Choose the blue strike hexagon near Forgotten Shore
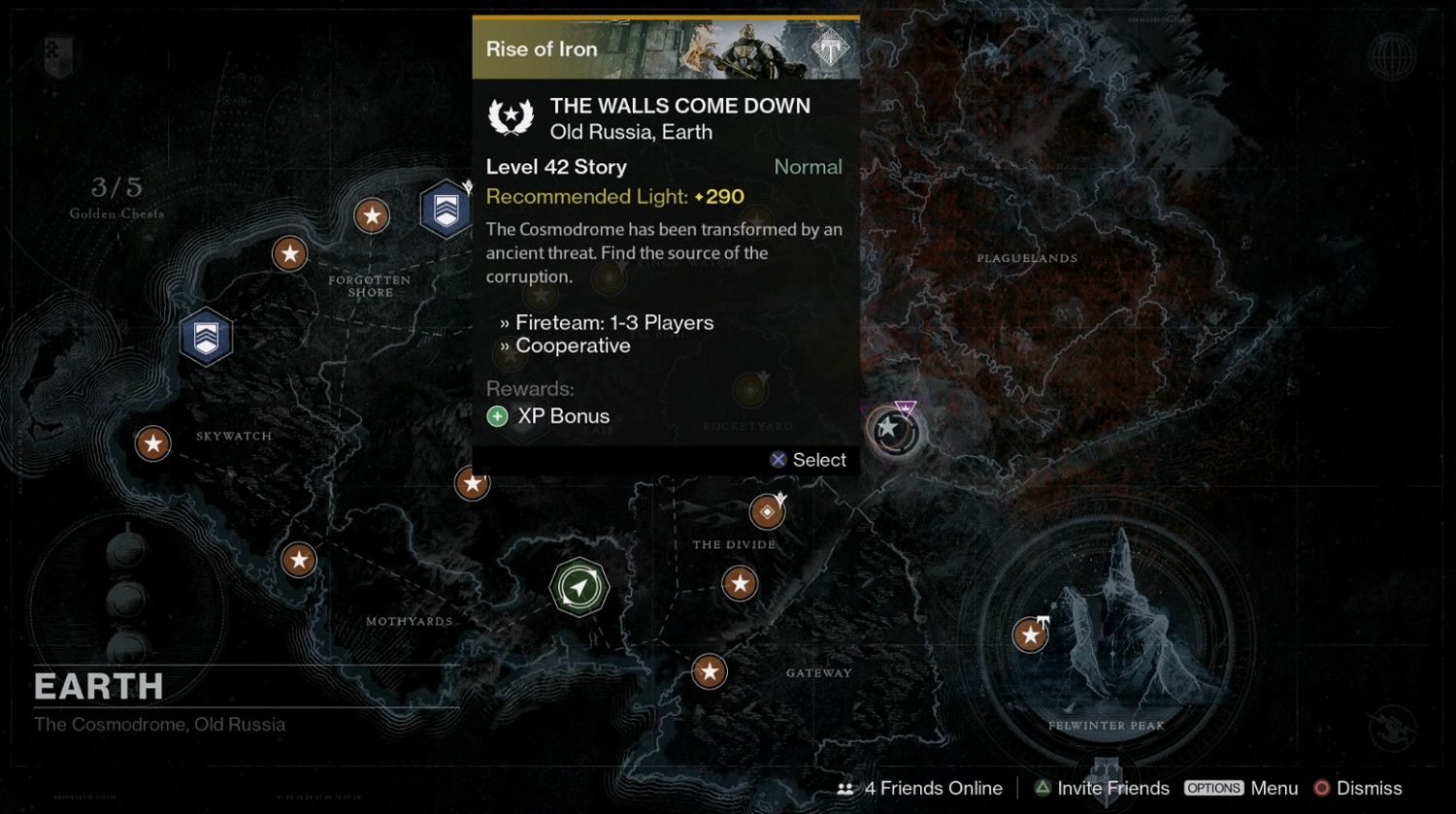Image resolution: width=1456 pixels, height=814 pixels. point(446,209)
